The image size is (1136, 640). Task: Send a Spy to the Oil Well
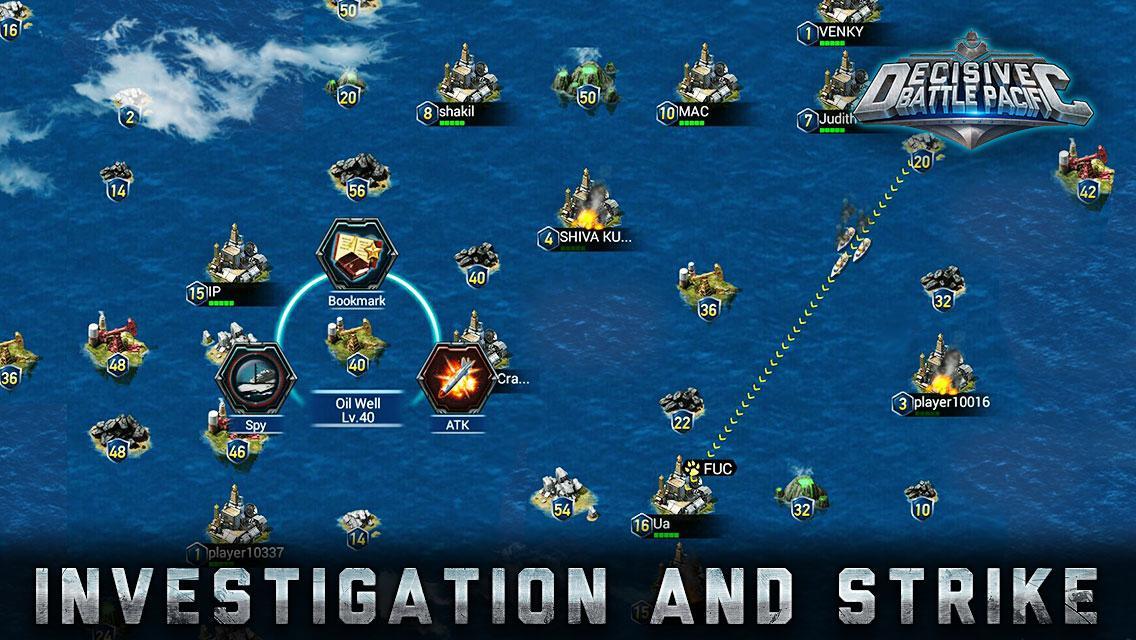256,384
